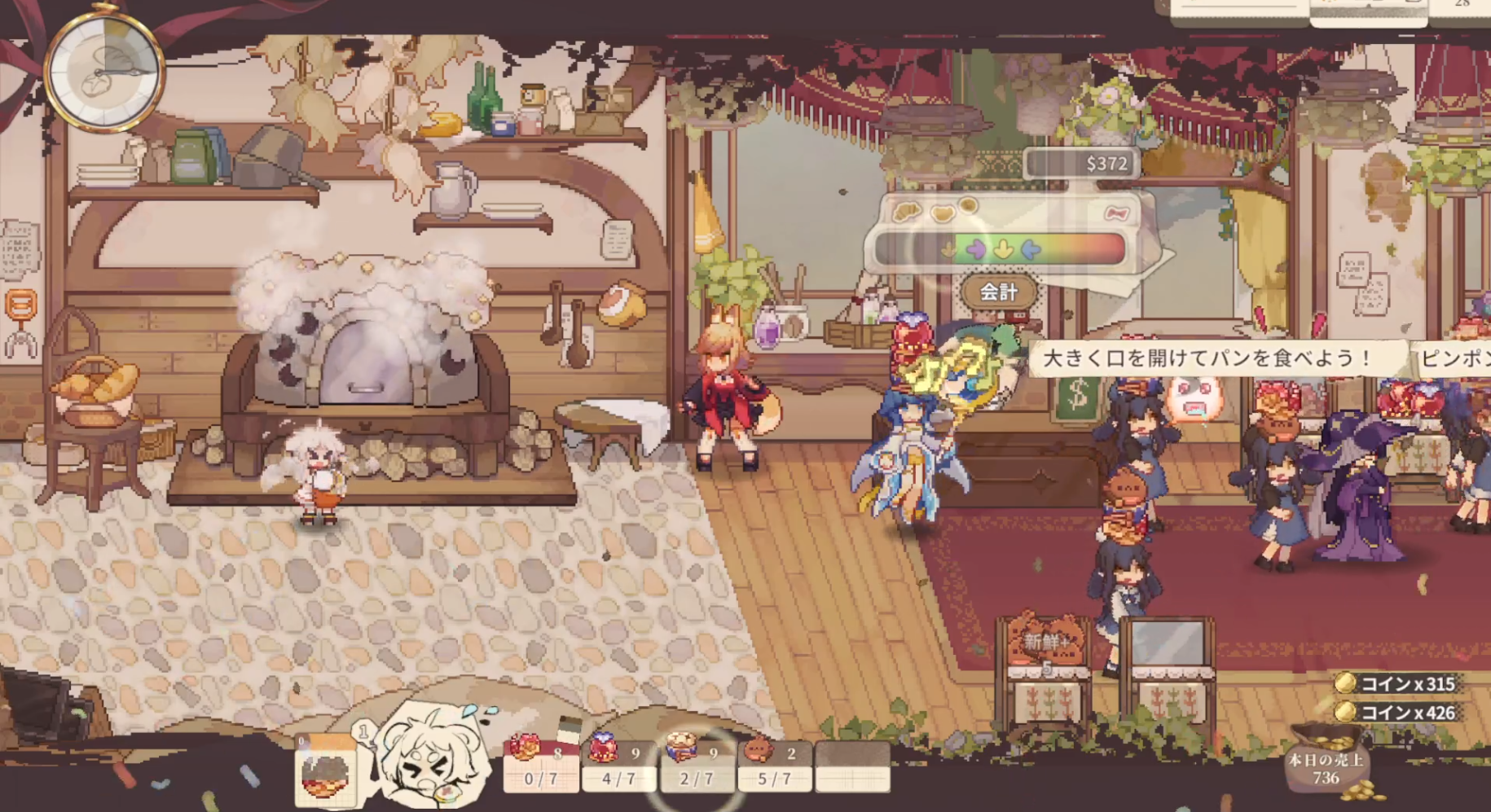Click the pocket watch day clock
This screenshot has height=812, width=1491.
pos(103,72)
